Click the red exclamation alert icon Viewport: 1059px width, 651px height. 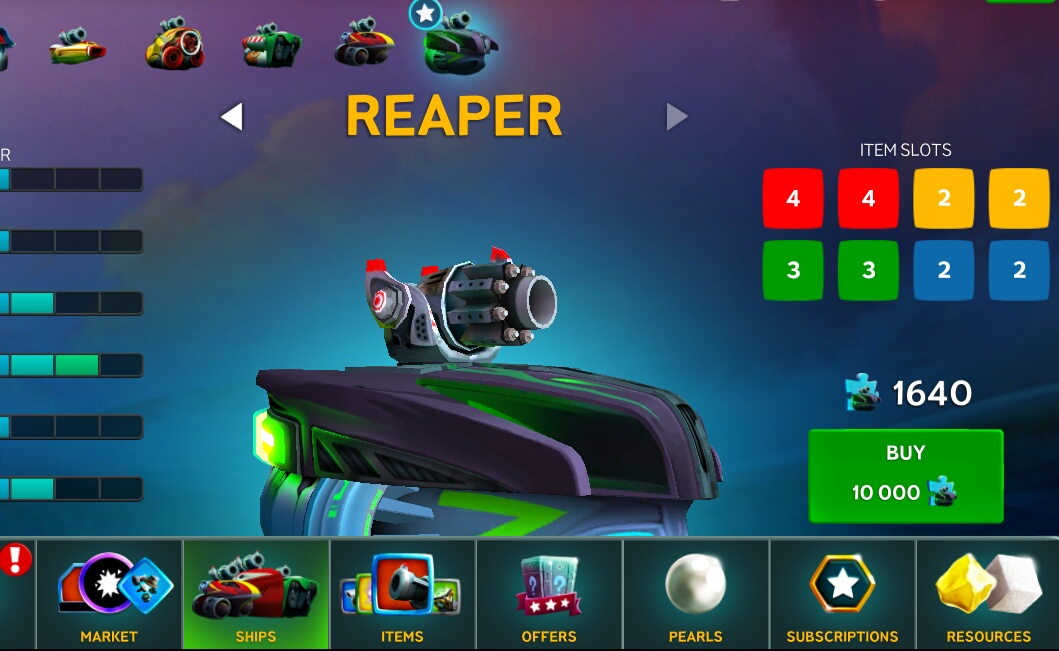(x=16, y=560)
